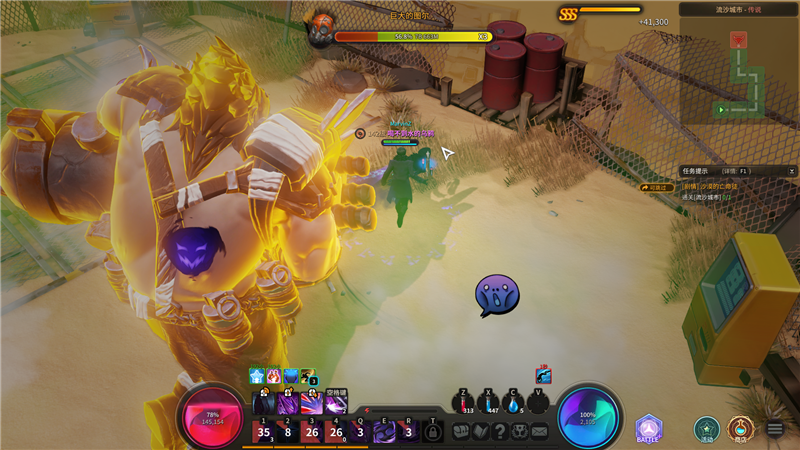800x450 pixels.
Task: Open the question mark help icon
Action: (500, 431)
